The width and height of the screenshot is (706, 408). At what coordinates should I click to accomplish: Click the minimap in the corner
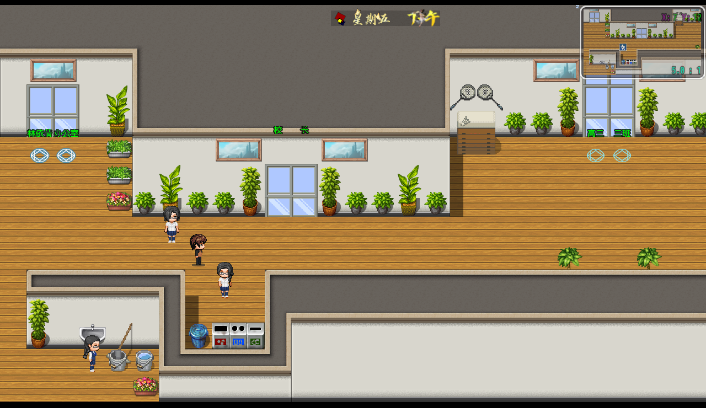coord(642,43)
